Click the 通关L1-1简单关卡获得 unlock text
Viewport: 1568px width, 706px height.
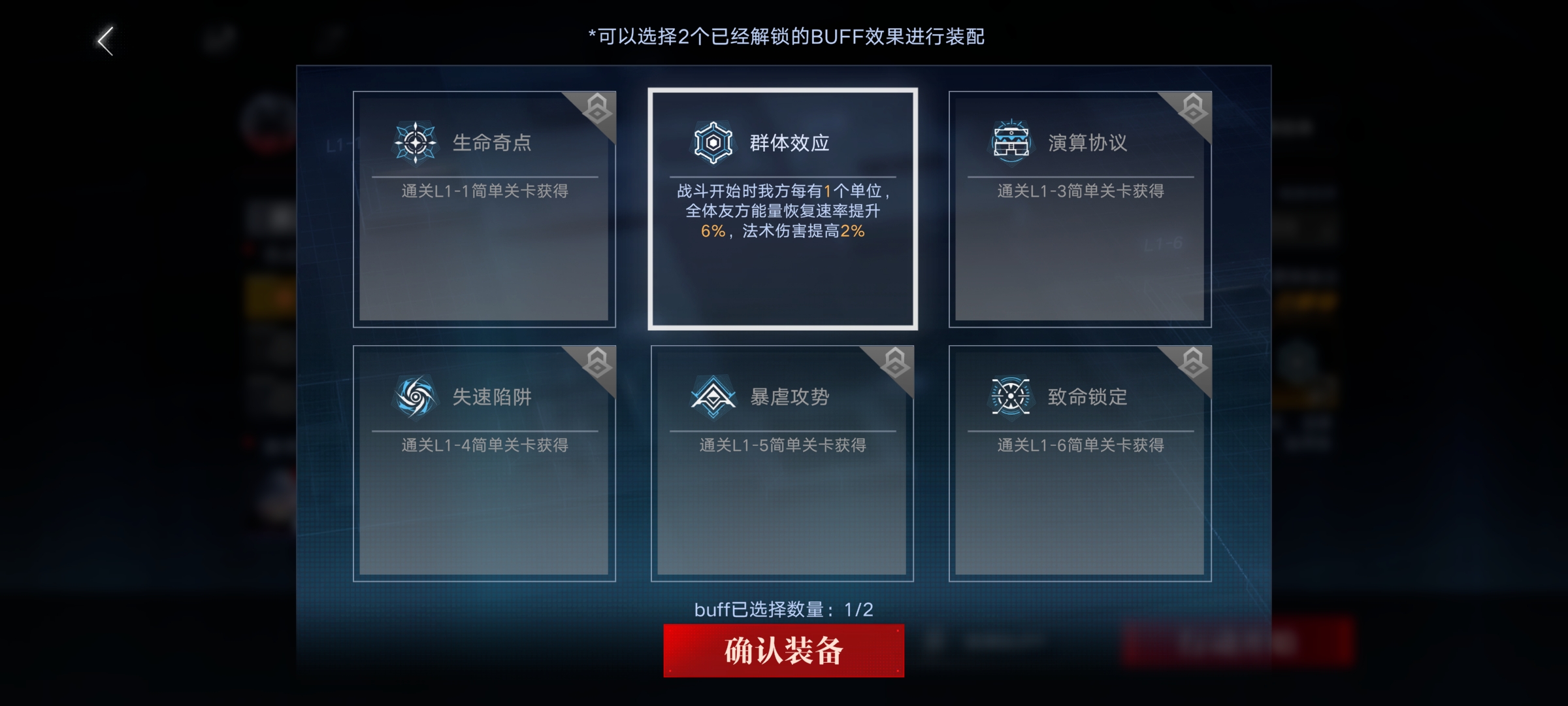pyautogui.click(x=485, y=190)
